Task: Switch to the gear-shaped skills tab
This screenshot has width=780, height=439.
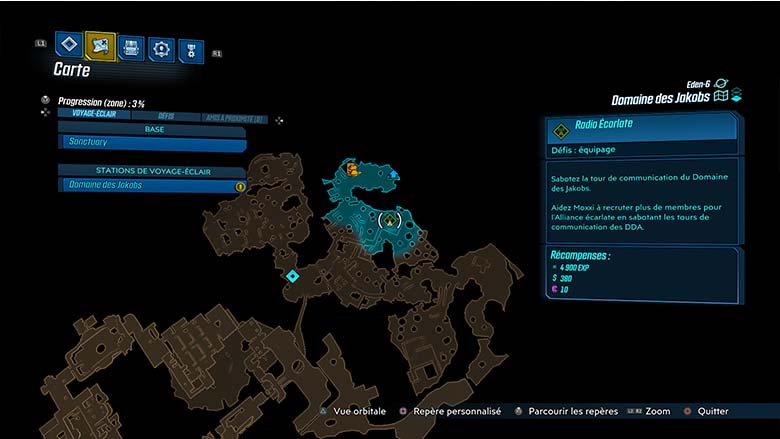Action: click(x=160, y=49)
